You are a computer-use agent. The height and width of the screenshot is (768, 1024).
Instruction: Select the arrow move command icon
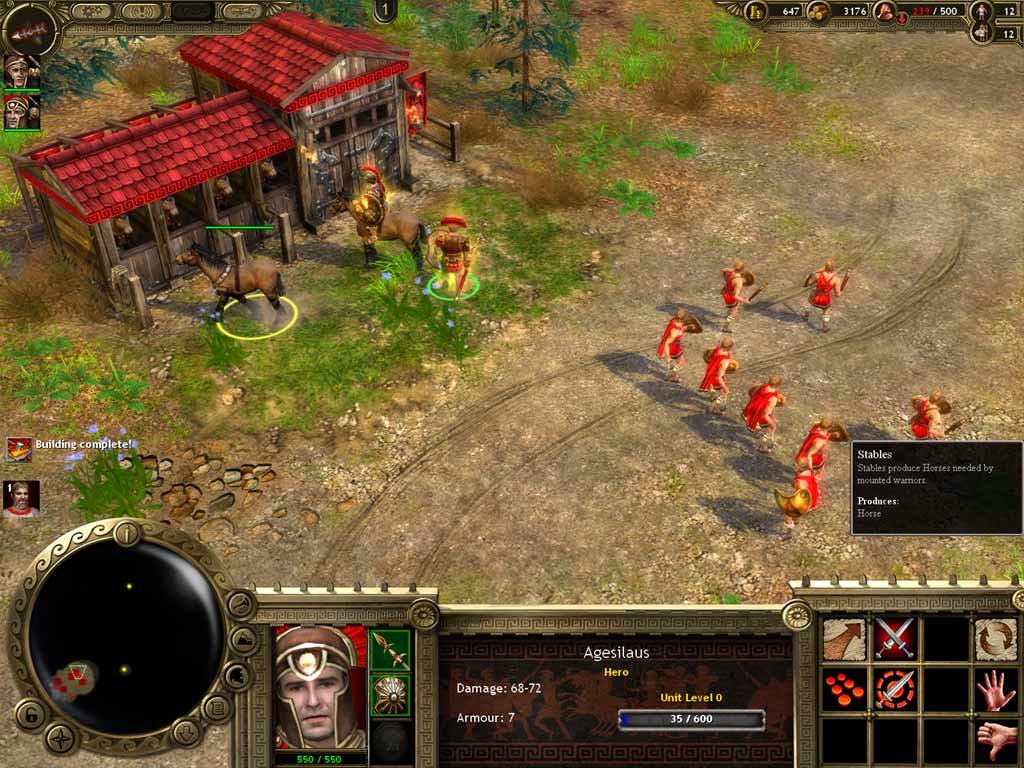tap(844, 639)
